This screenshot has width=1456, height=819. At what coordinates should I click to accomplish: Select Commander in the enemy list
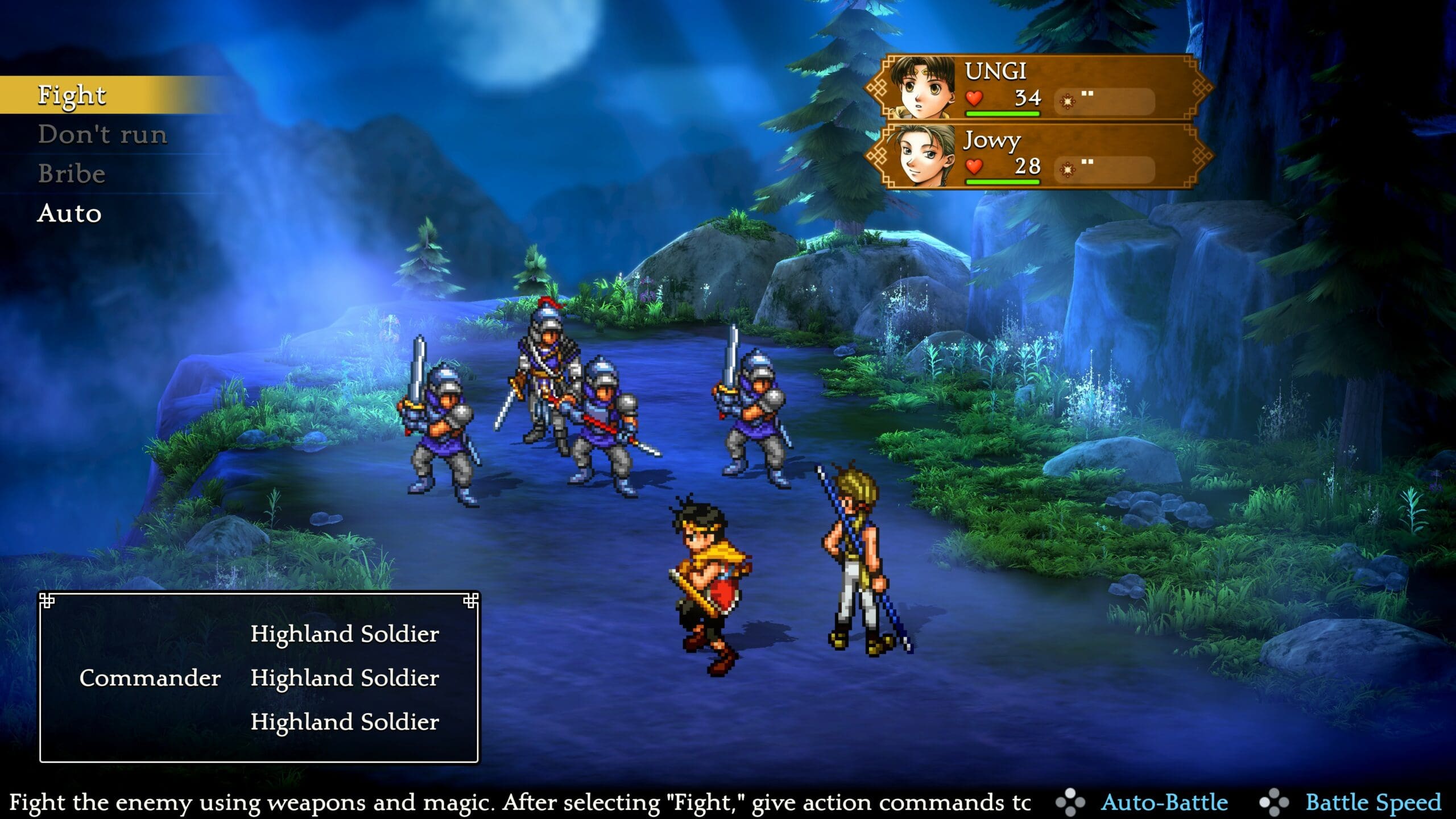pyautogui.click(x=150, y=678)
